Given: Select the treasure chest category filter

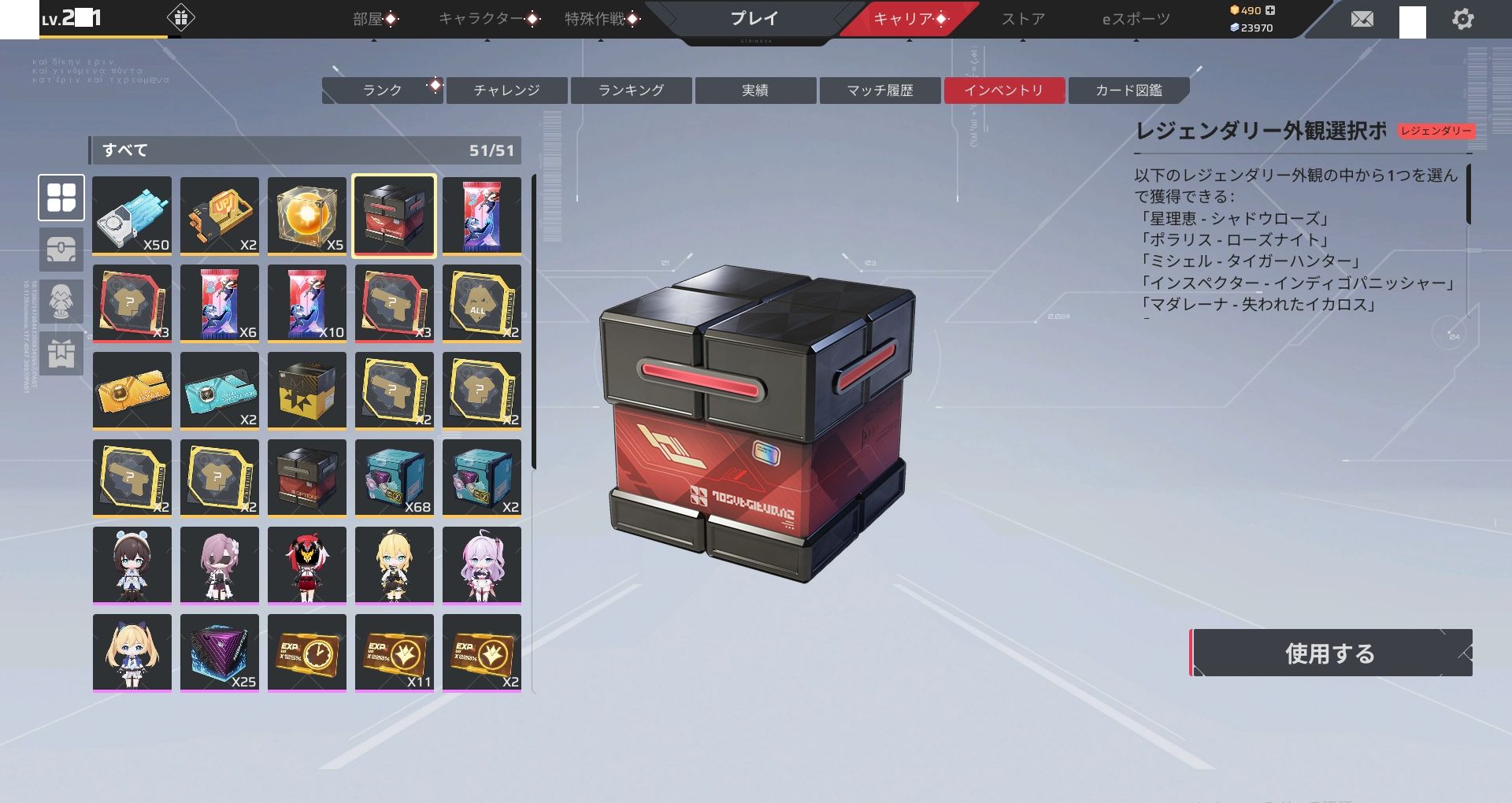Looking at the screenshot, I should [x=61, y=250].
